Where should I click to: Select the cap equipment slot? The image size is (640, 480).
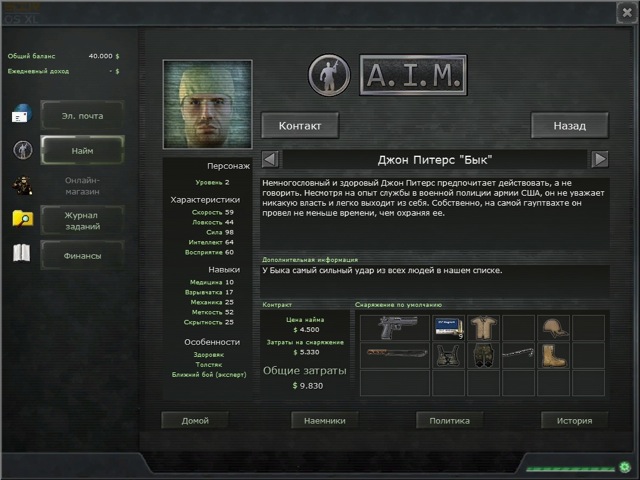(553, 328)
